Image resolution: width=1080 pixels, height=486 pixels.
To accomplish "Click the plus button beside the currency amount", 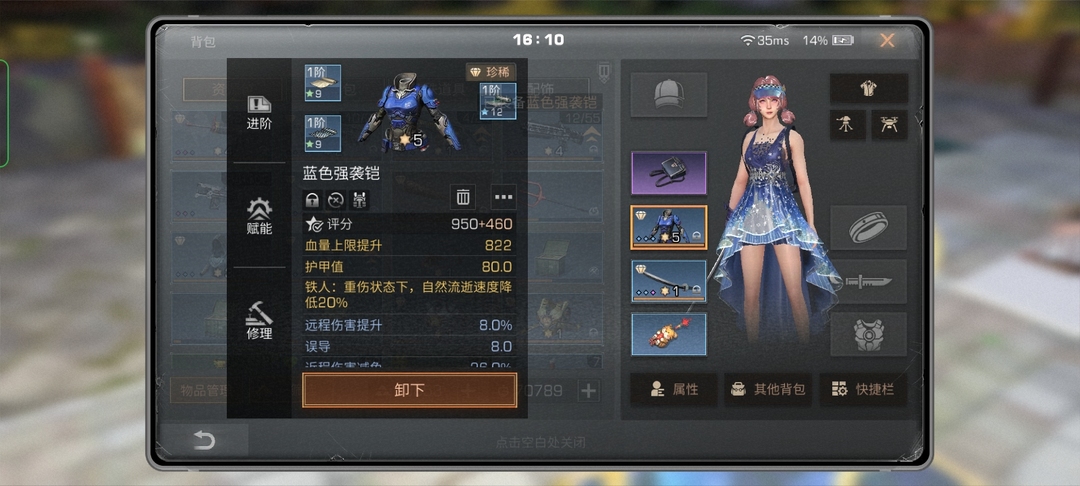I will 589,391.
